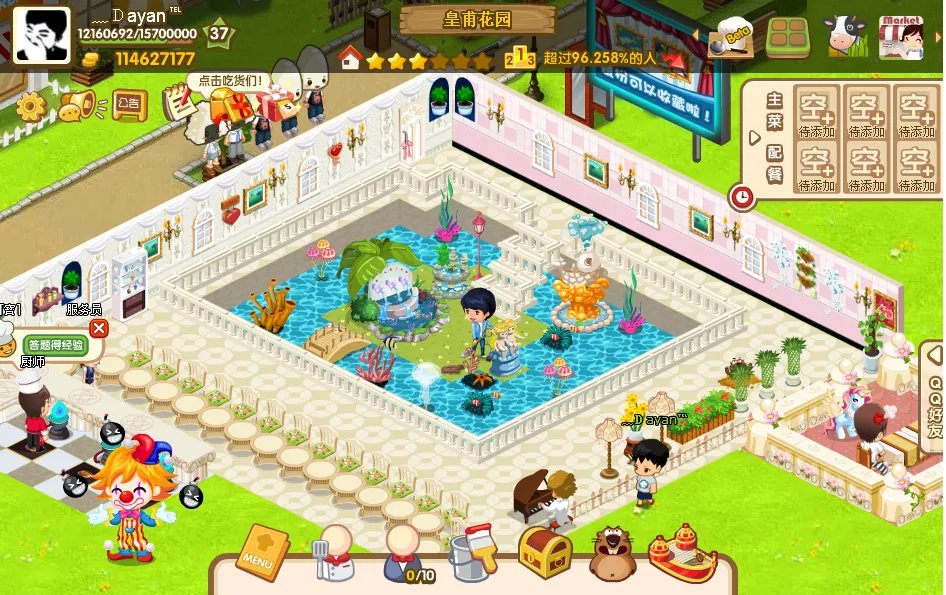946x595 pixels.
Task: Open the Market shop icon
Action: 901,38
